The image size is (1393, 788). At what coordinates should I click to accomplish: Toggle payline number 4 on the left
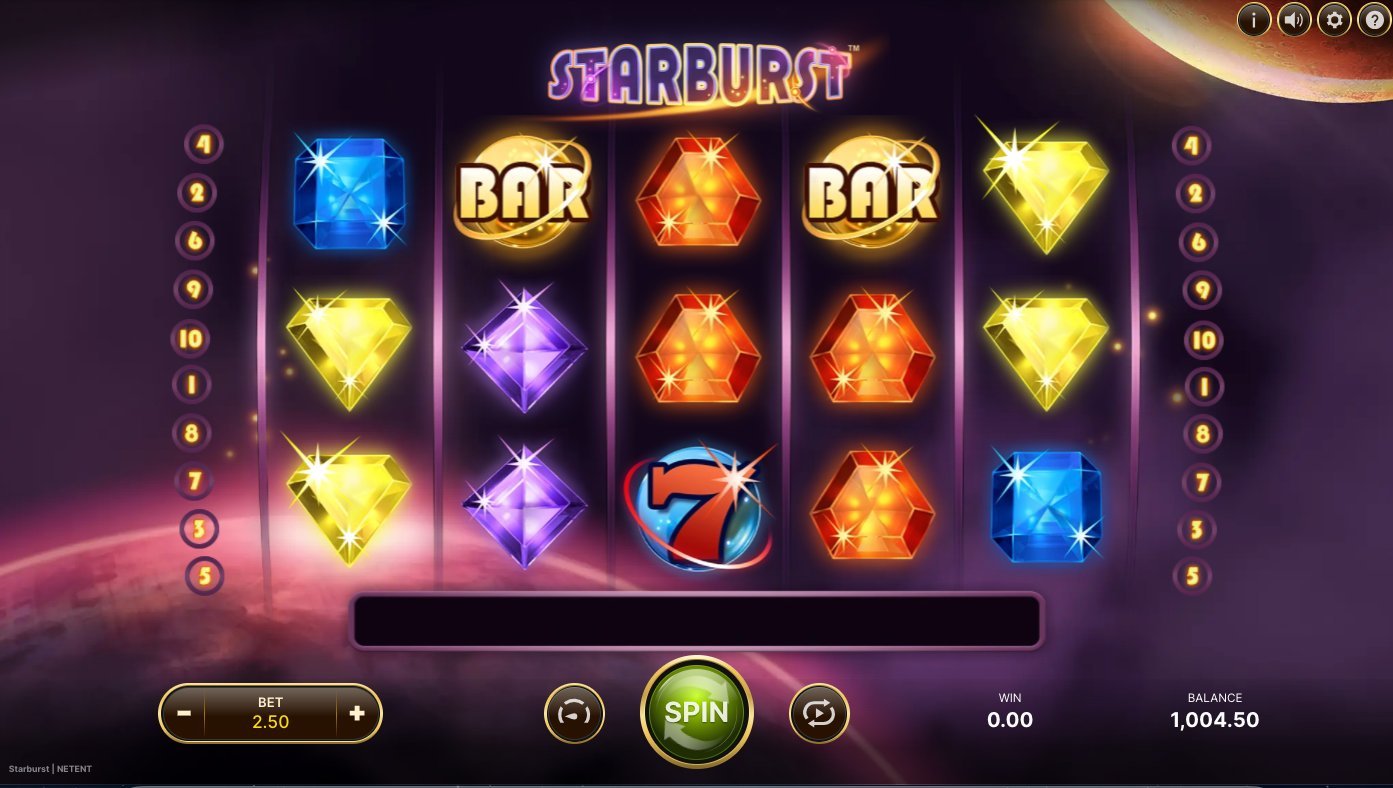pos(203,145)
